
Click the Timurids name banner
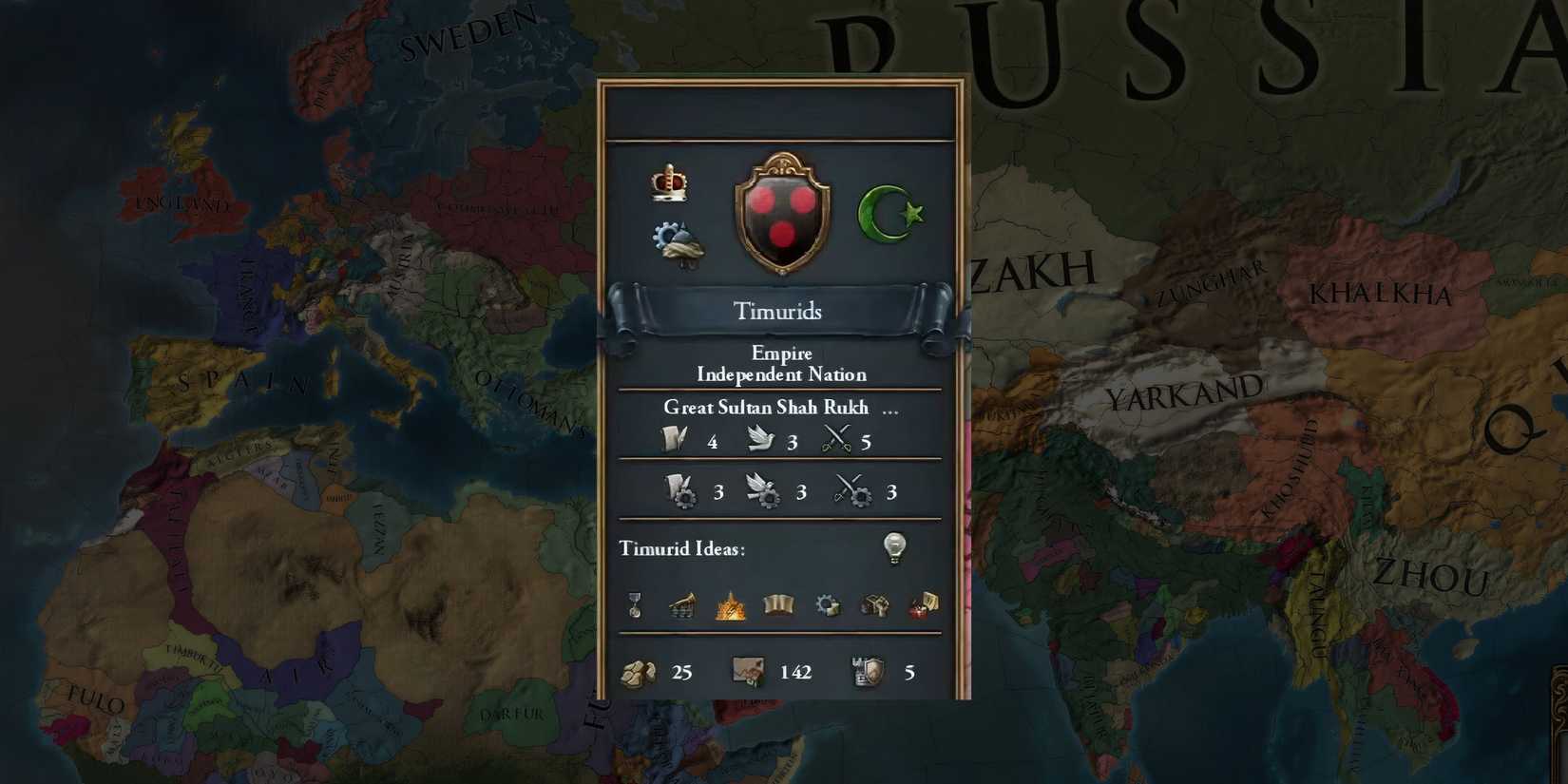779,311
